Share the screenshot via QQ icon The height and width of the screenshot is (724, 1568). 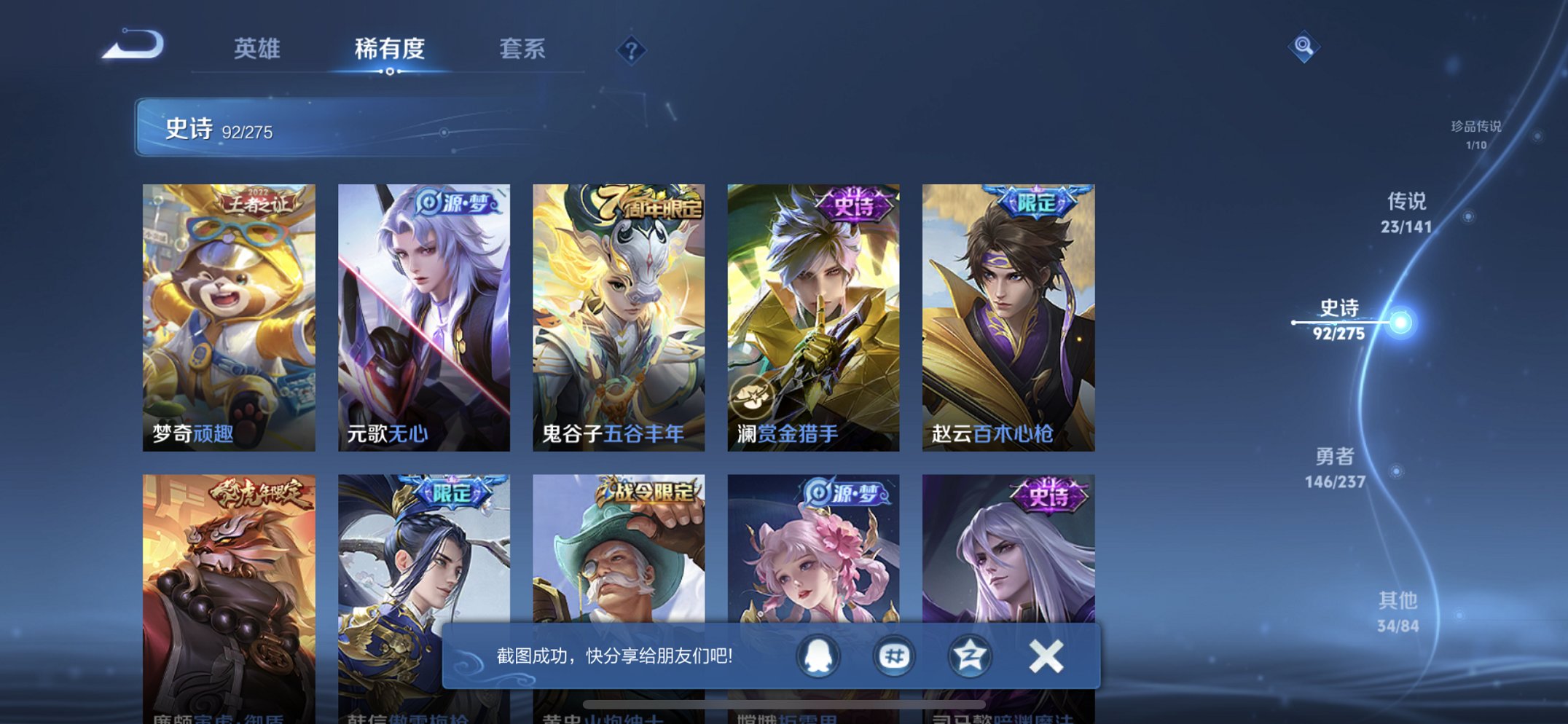click(x=816, y=655)
